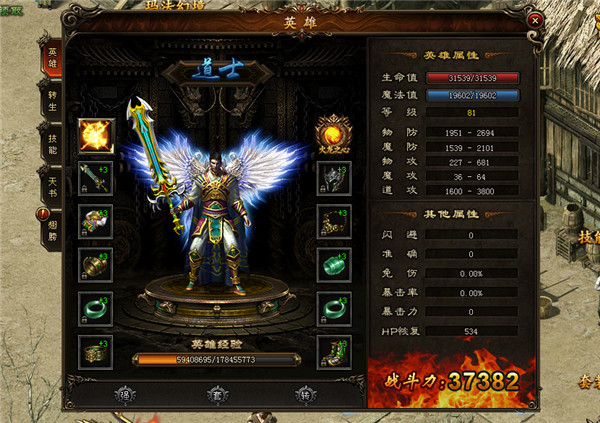600x423 pixels.
Task: Click the 转 button below the hero
Action: pyautogui.click(x=304, y=393)
